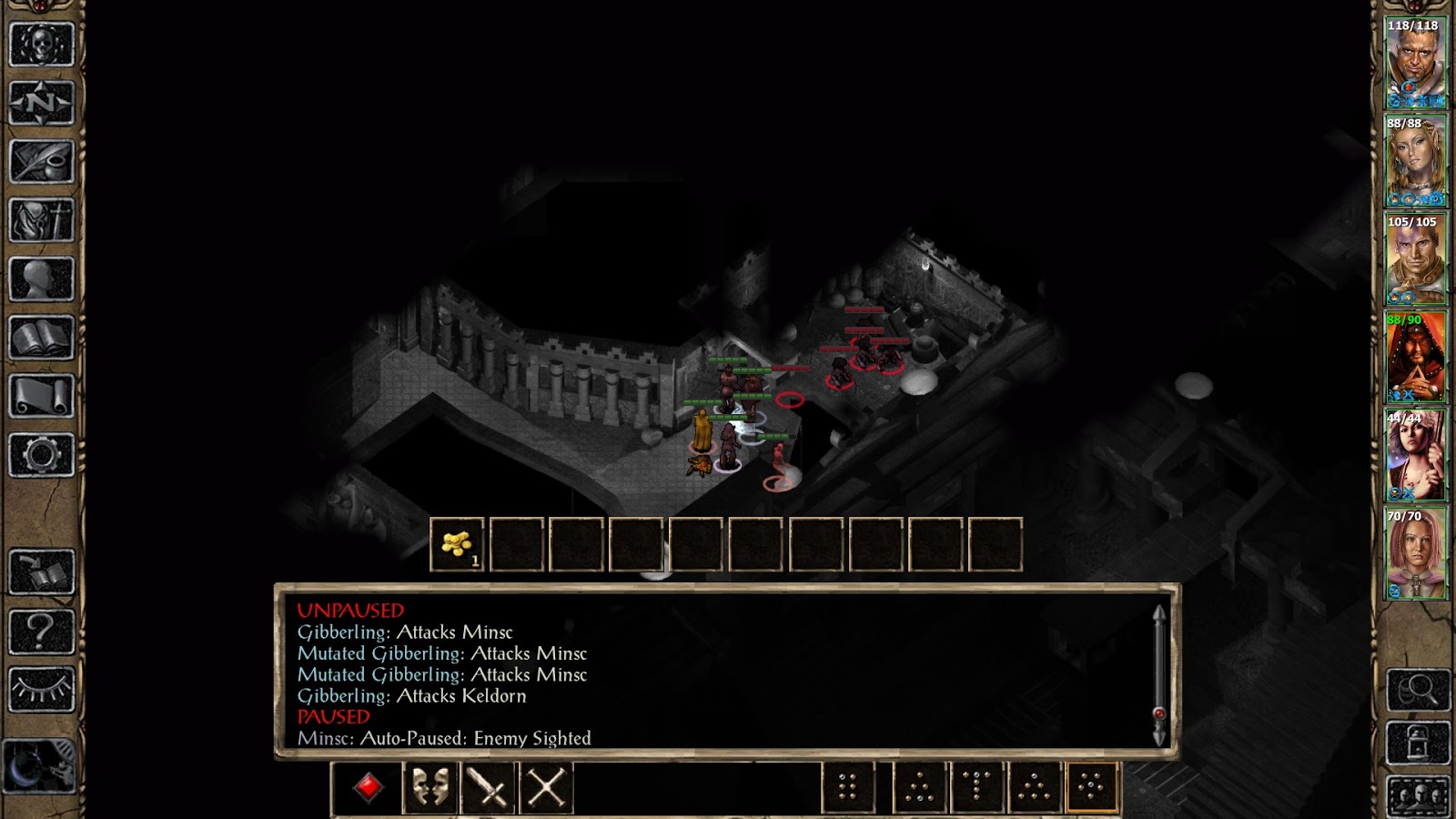The width and height of the screenshot is (1456, 819).
Task: Choose the portrait with 70/70 hit points
Action: point(1415,553)
